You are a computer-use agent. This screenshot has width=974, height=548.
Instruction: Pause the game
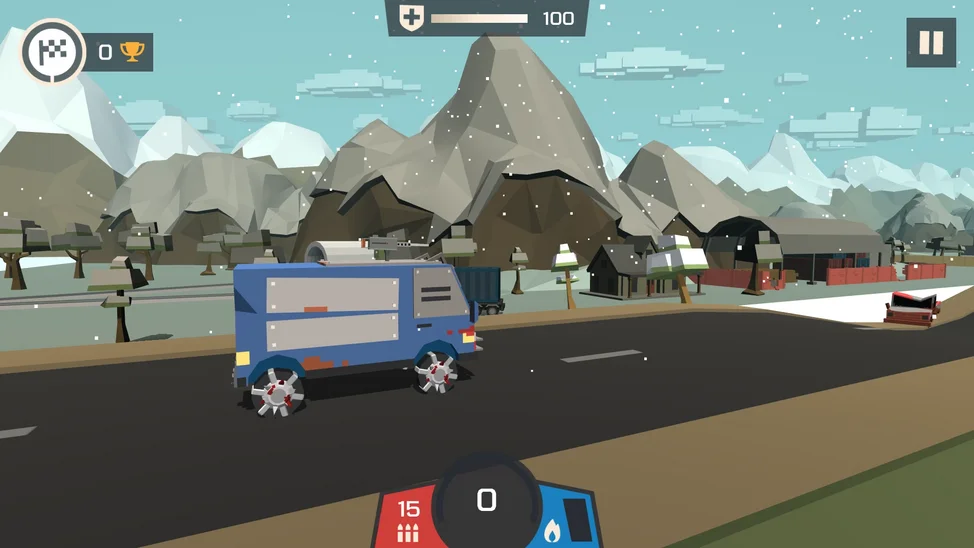[x=930, y=43]
